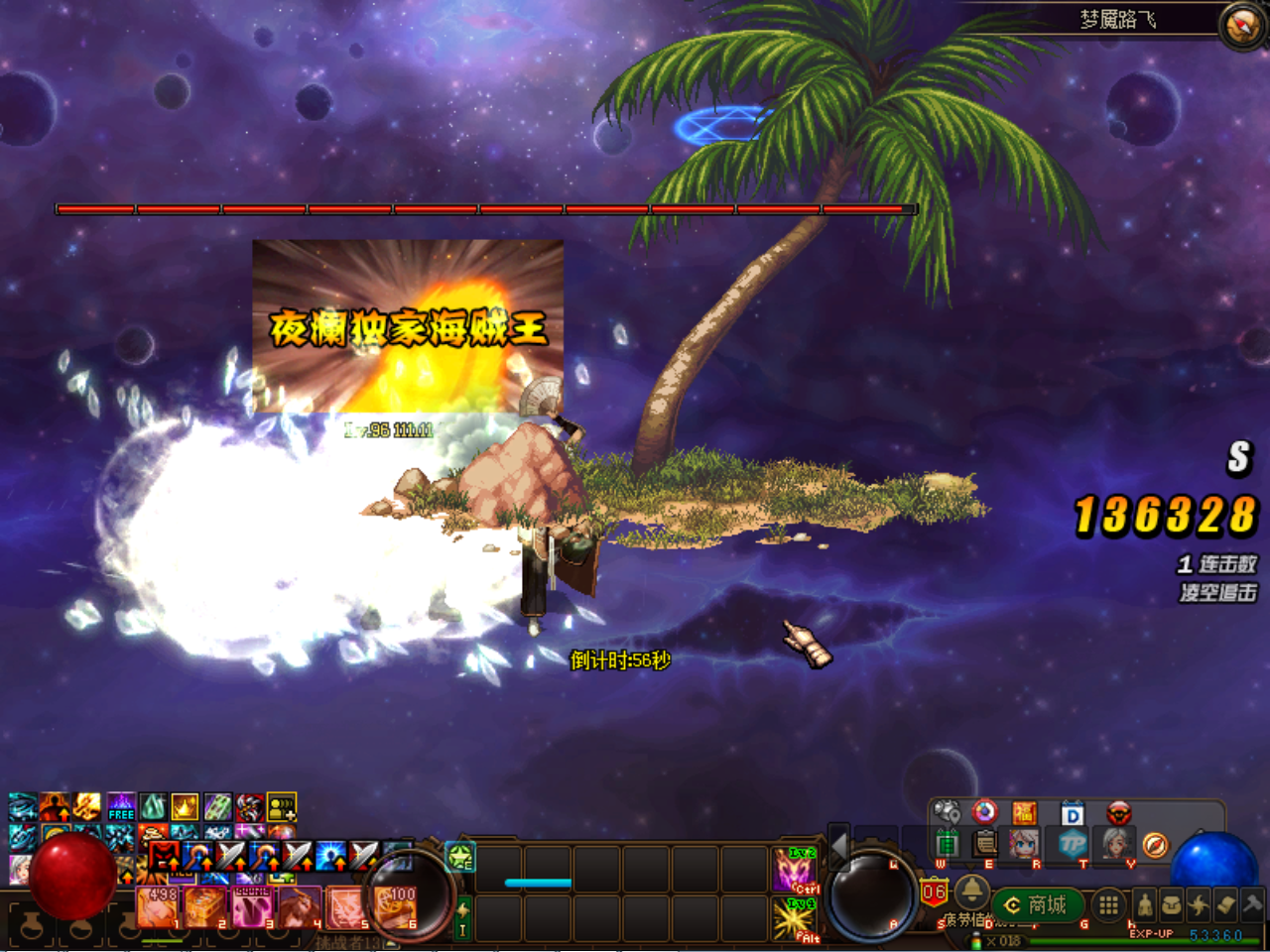Use the treasure chest item in slot 2

tap(205, 905)
